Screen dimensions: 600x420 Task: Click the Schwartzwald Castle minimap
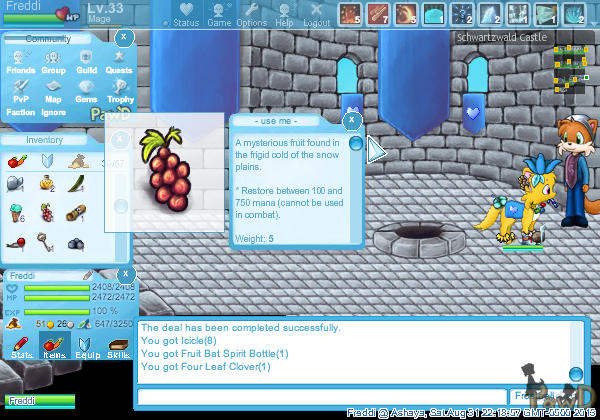572,62
